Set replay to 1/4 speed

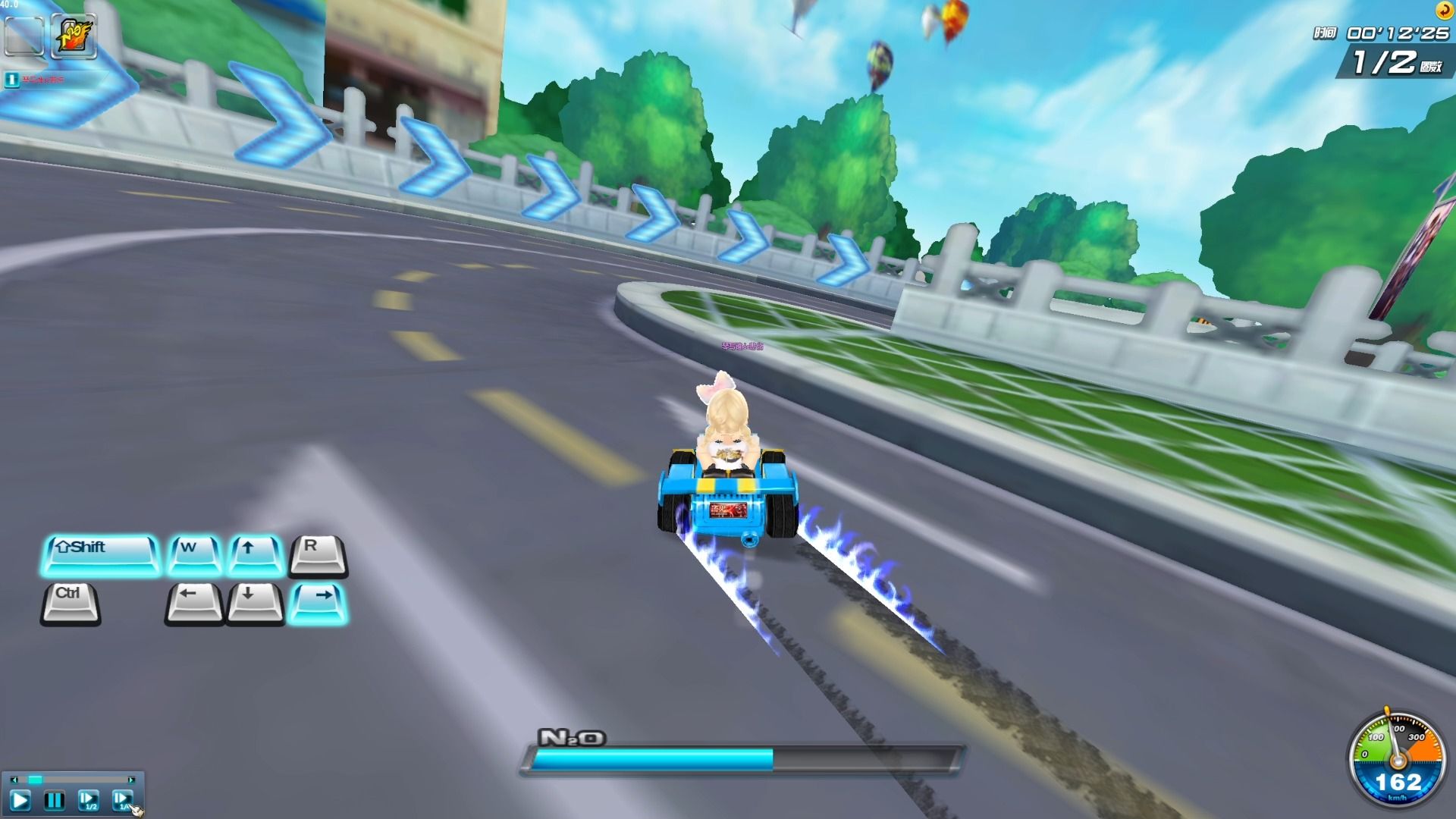tap(122, 800)
